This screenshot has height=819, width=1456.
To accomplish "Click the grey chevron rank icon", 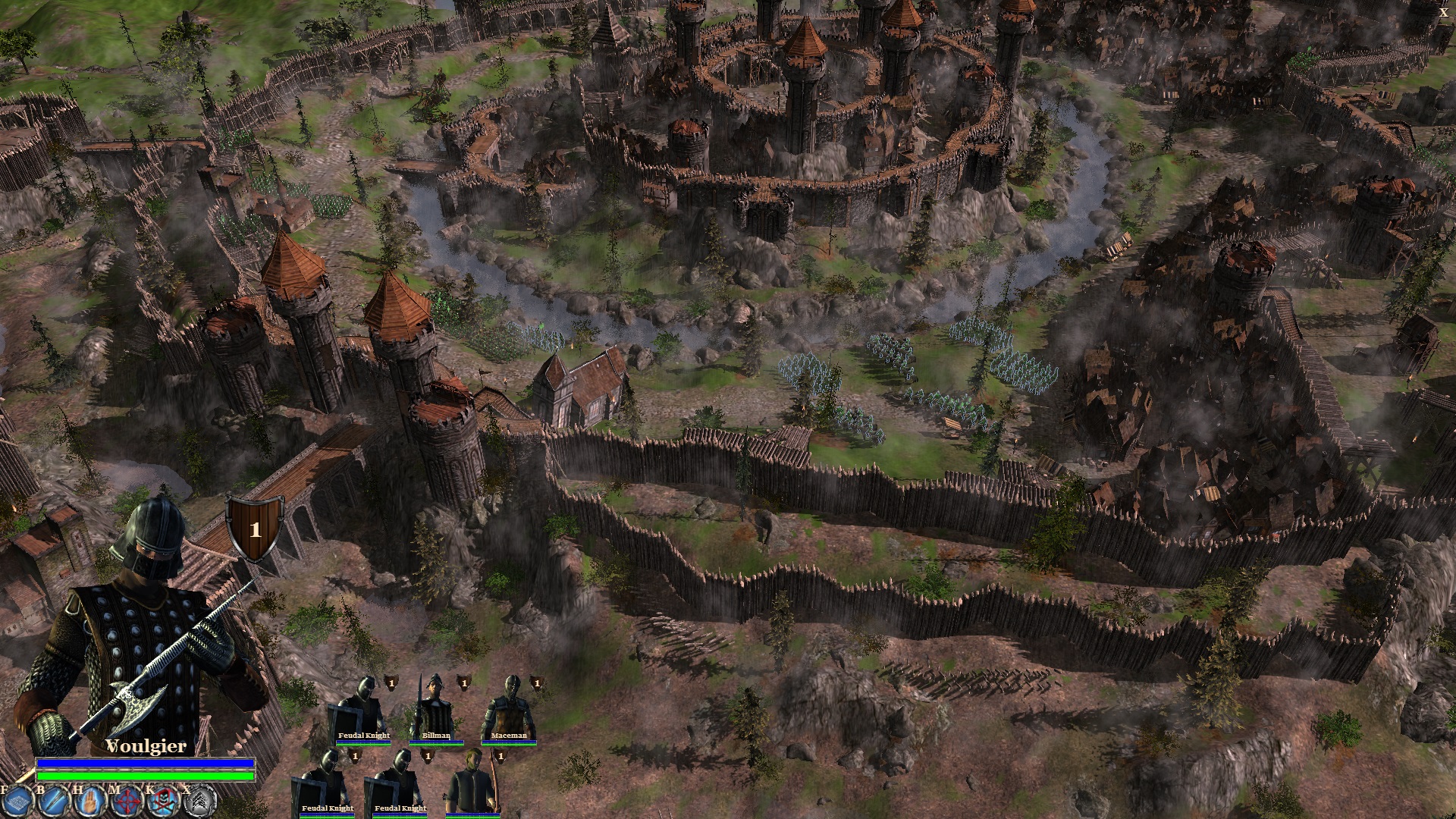I will tap(202, 801).
